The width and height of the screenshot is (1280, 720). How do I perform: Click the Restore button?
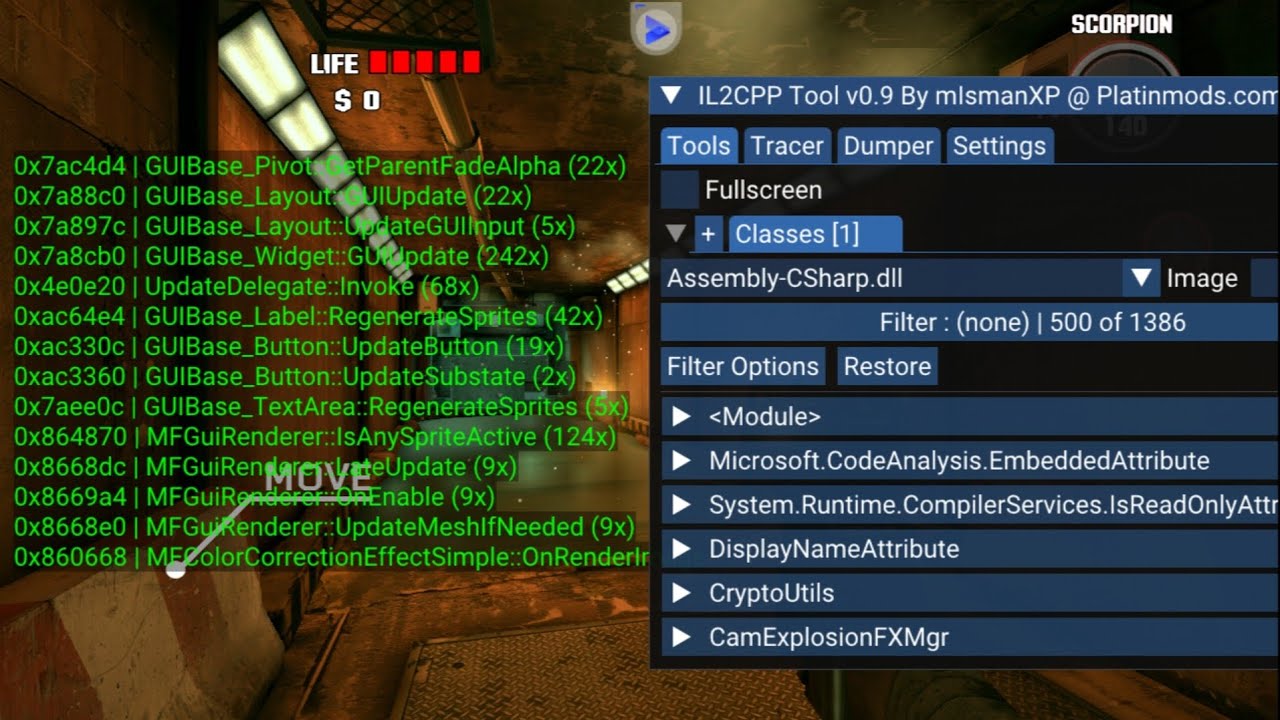(x=887, y=366)
